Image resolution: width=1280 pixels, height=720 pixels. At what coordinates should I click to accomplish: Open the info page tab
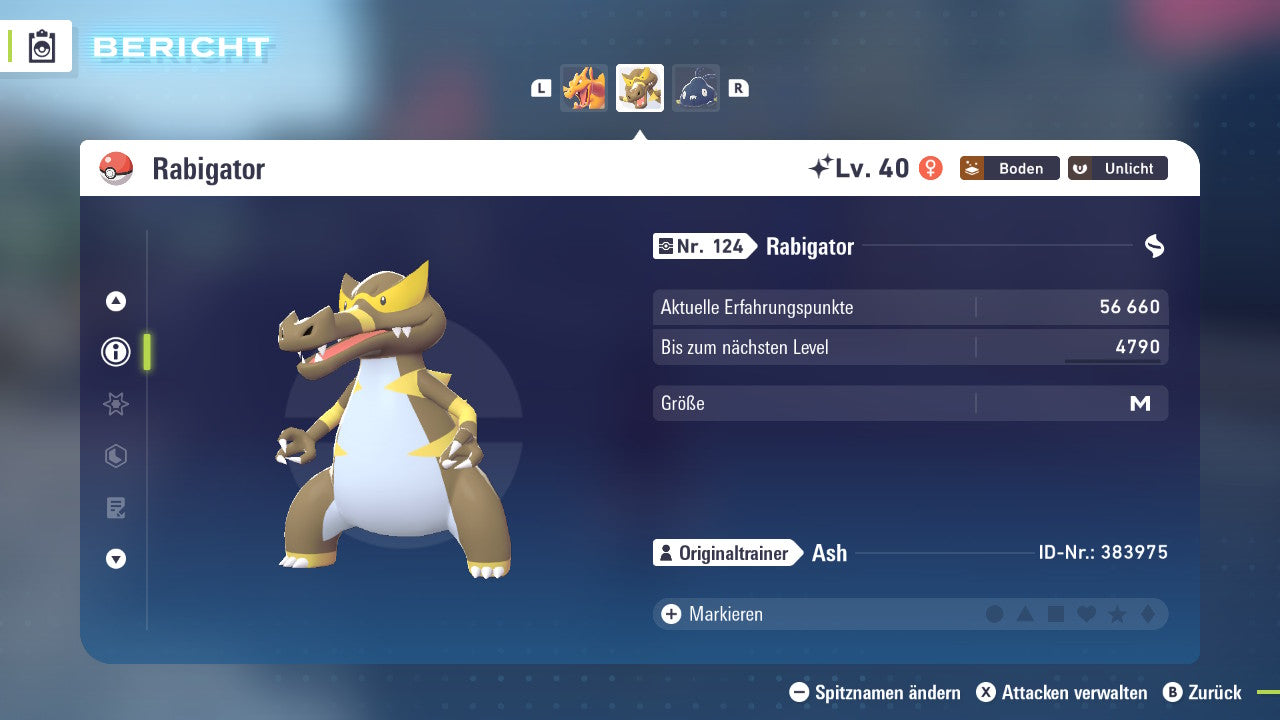pyautogui.click(x=116, y=352)
